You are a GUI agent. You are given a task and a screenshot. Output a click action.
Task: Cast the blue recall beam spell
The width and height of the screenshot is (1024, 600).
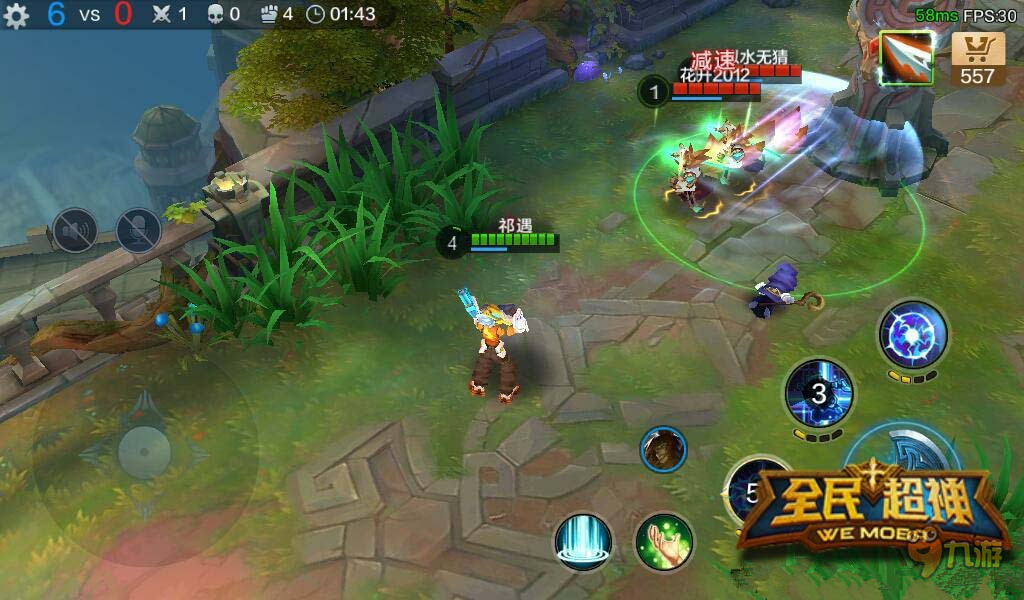point(583,541)
